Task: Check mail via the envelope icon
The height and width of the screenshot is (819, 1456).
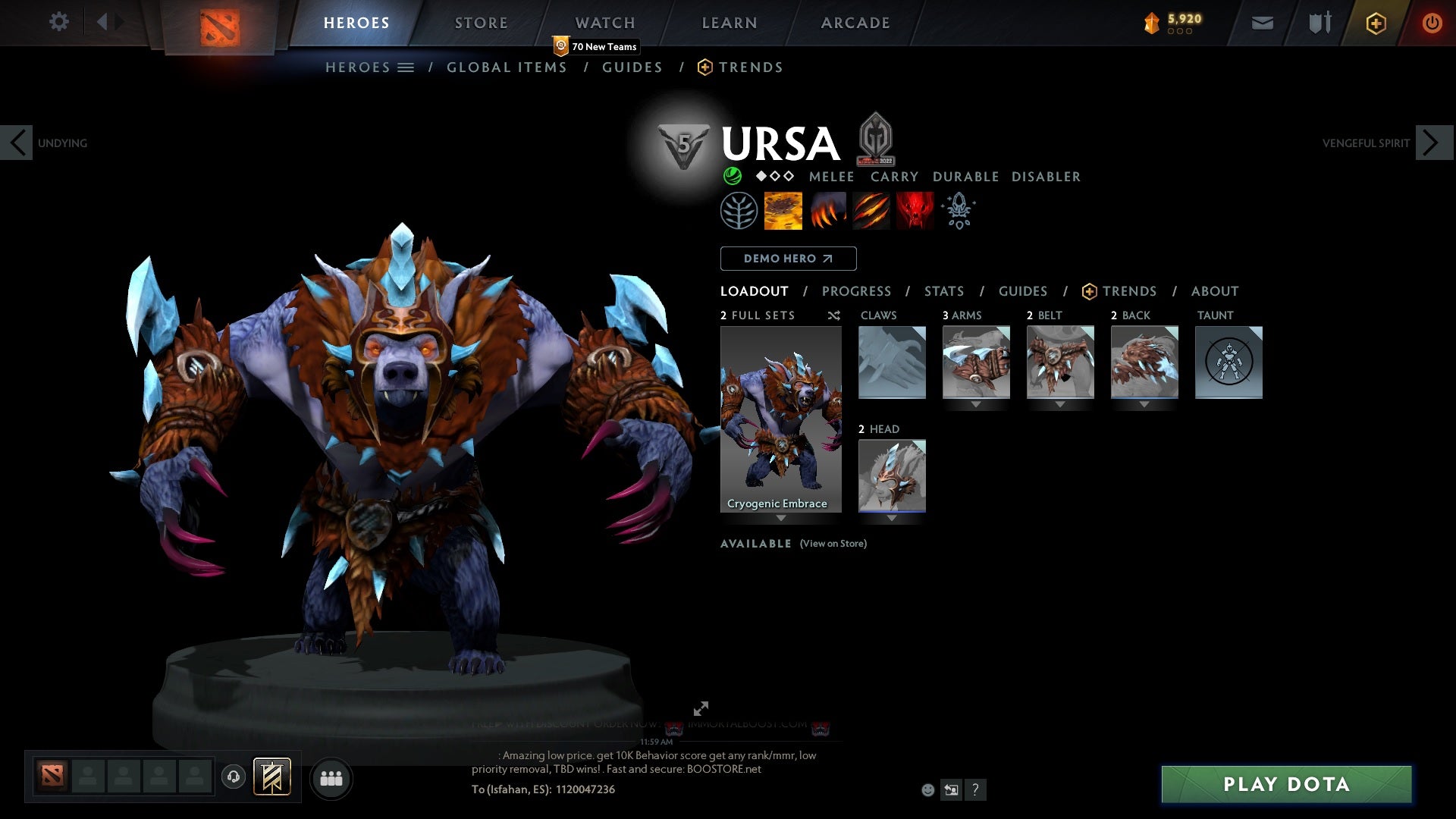Action: [x=1262, y=22]
